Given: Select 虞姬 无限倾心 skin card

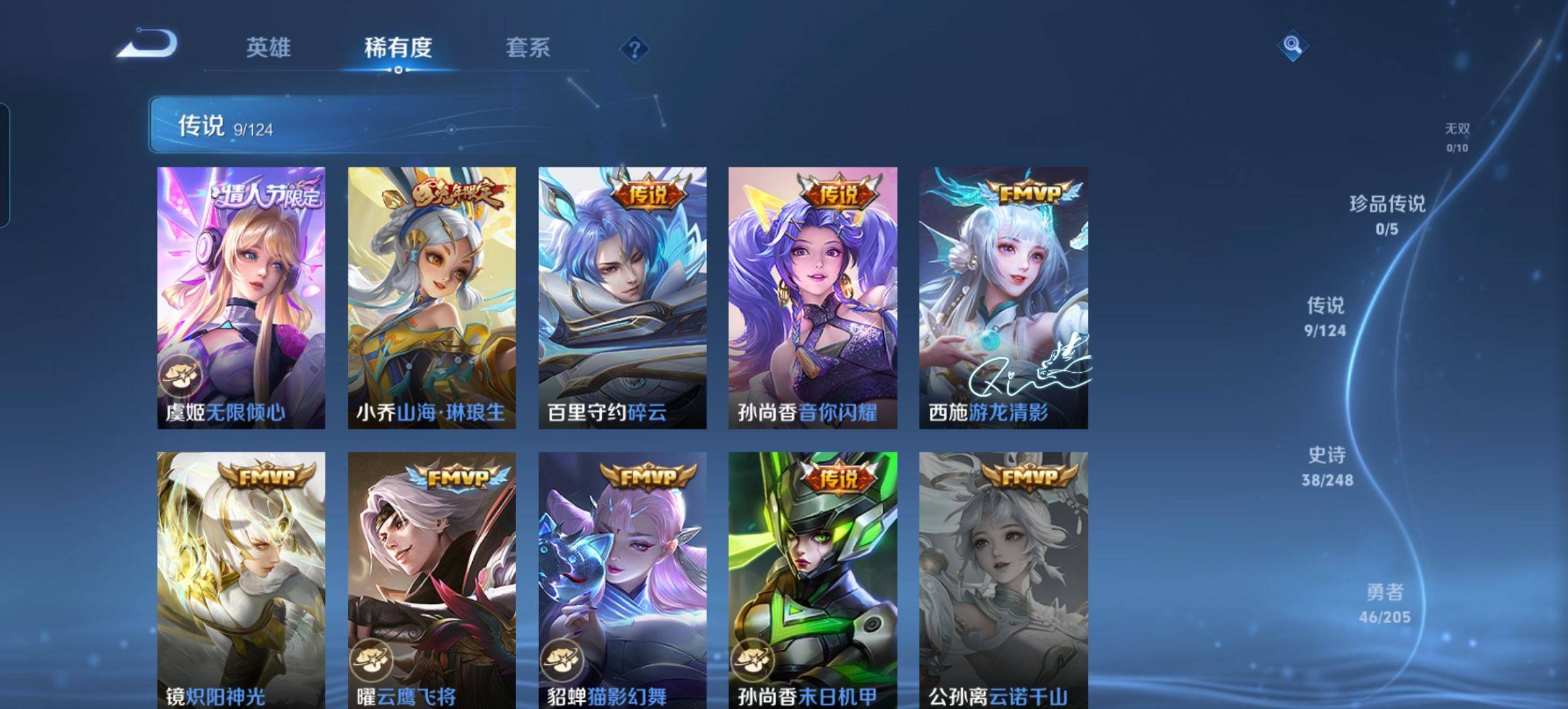Looking at the screenshot, I should click(241, 298).
